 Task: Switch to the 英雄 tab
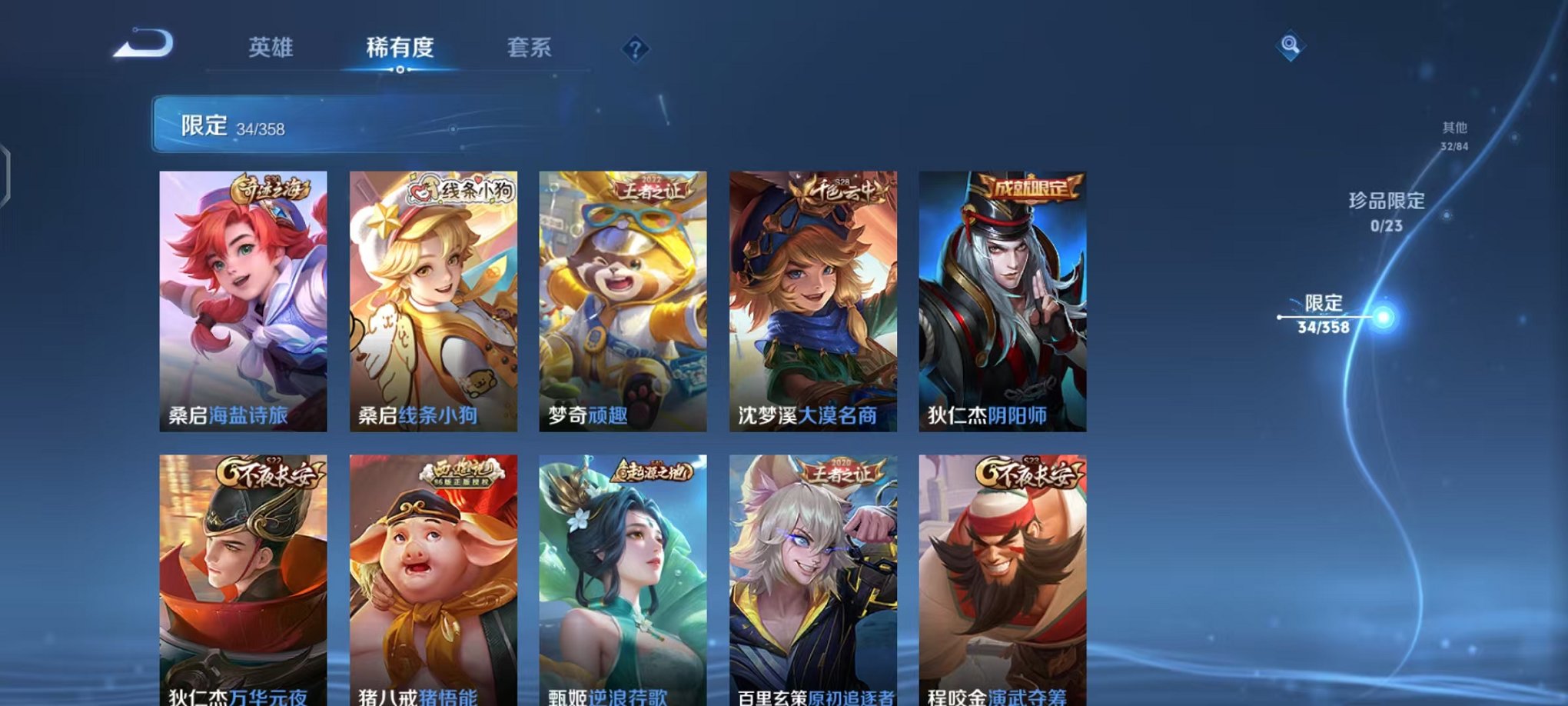pyautogui.click(x=270, y=48)
